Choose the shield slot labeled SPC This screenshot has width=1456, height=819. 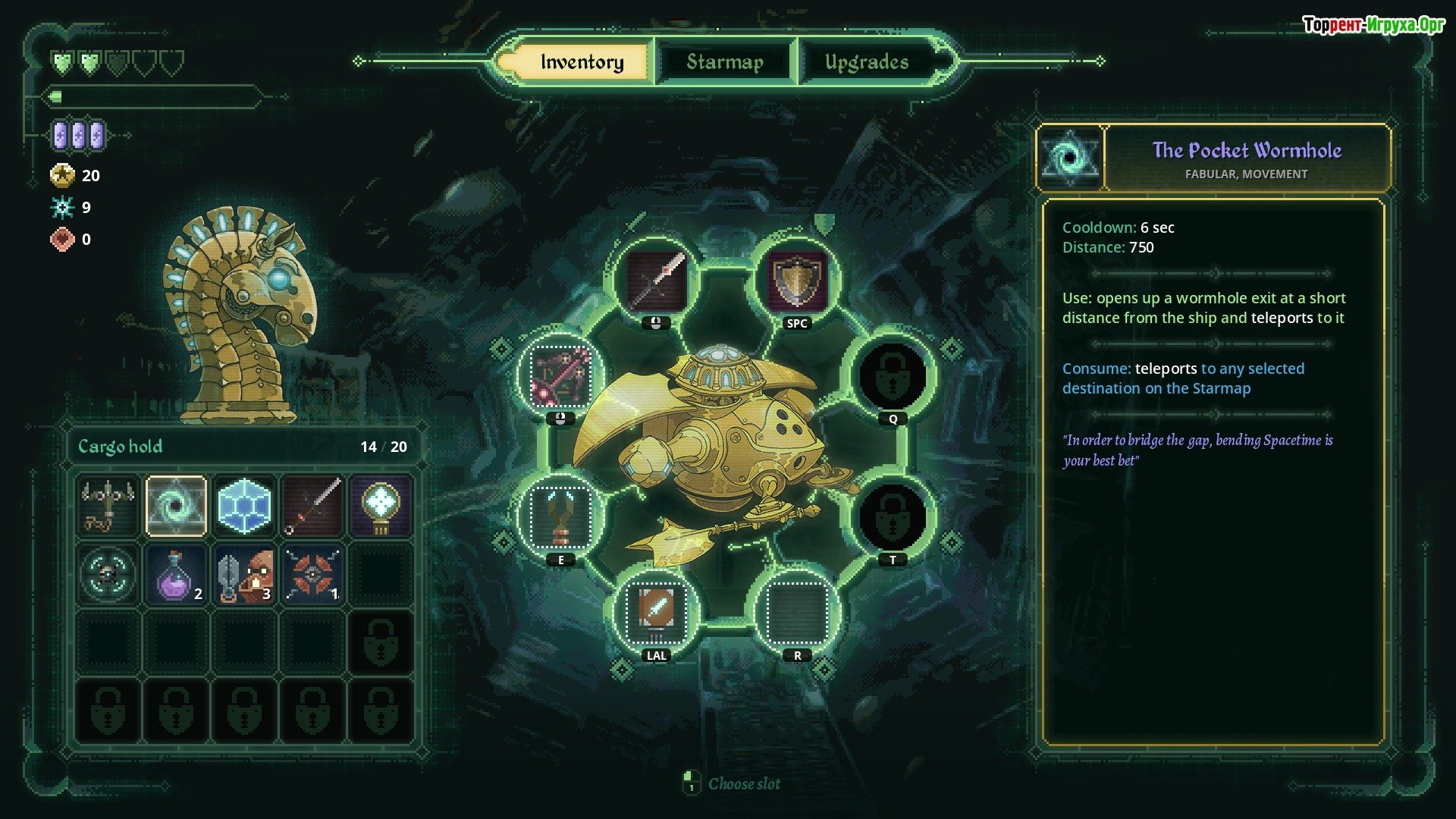(x=796, y=281)
